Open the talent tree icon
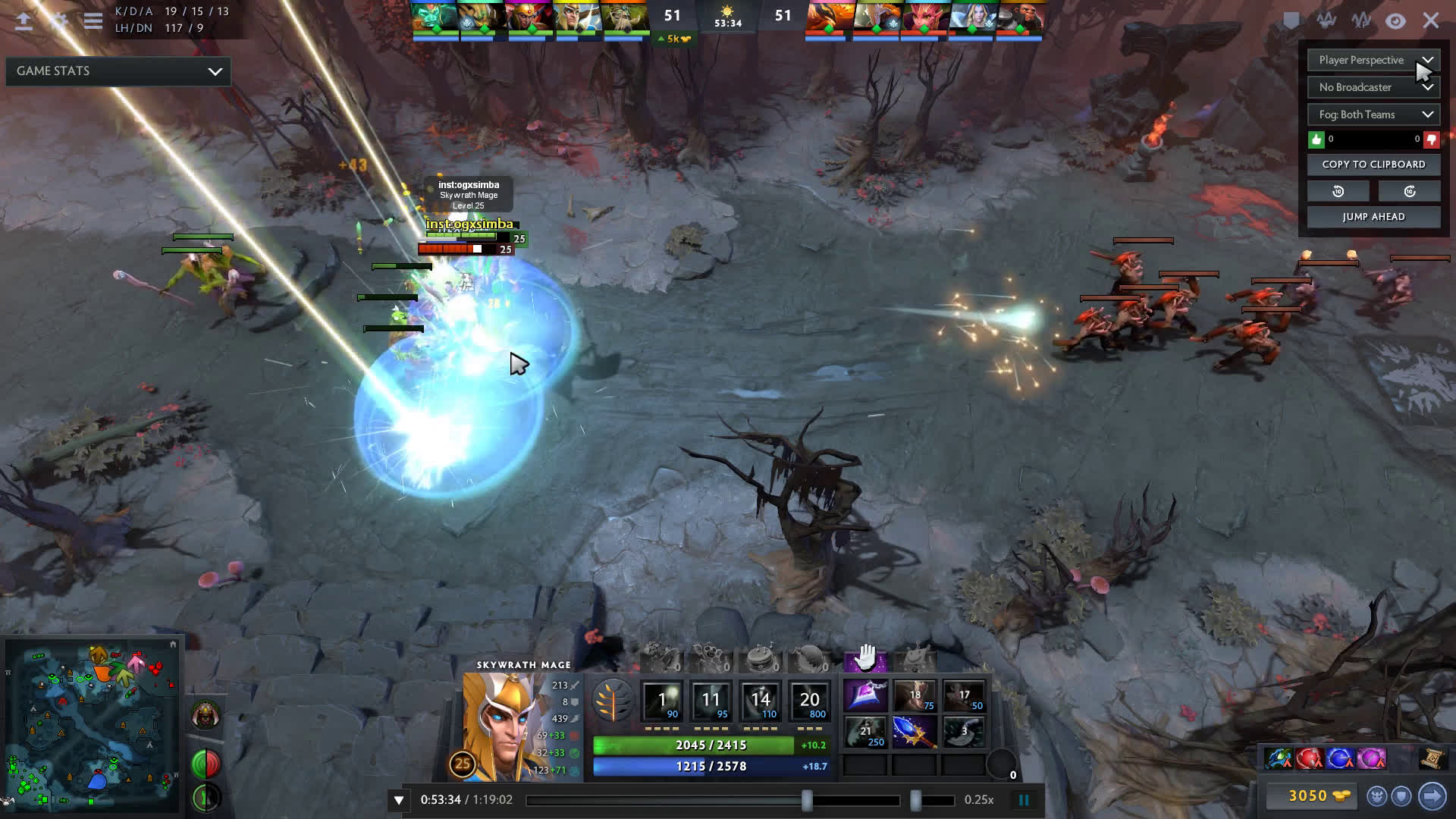Image resolution: width=1456 pixels, height=819 pixels. coord(613,700)
